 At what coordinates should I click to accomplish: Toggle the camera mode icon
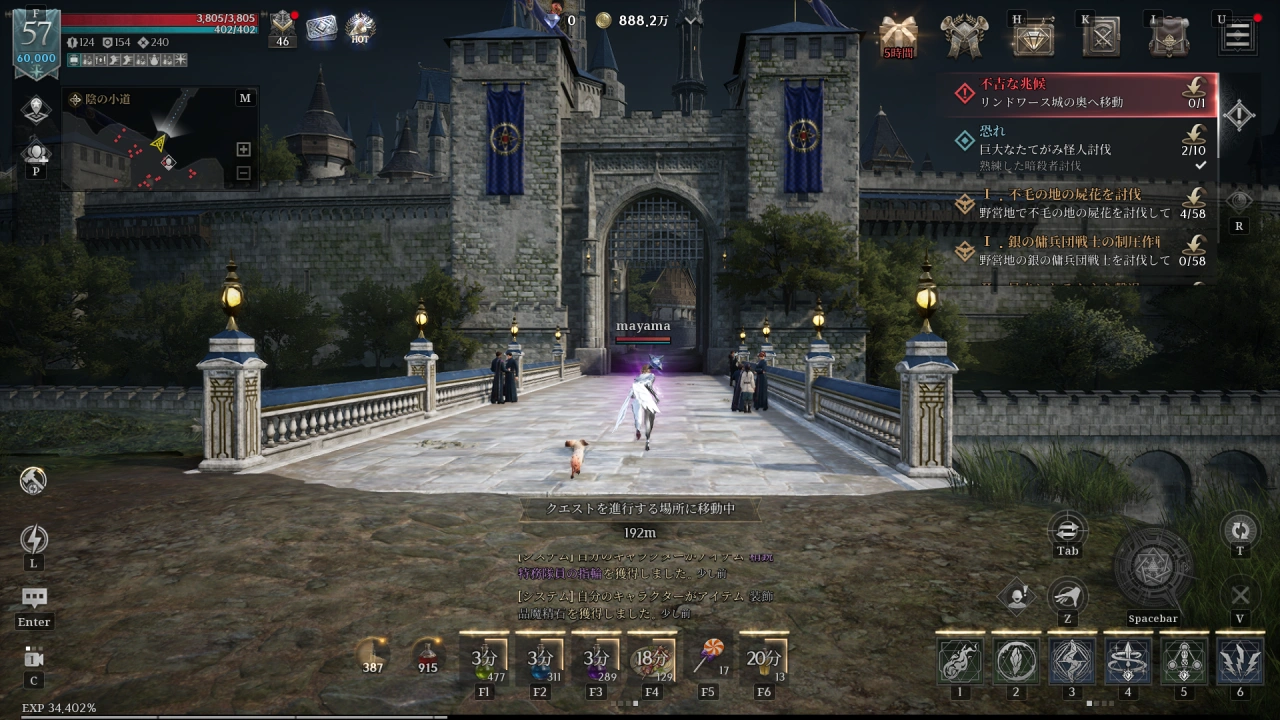(34, 657)
